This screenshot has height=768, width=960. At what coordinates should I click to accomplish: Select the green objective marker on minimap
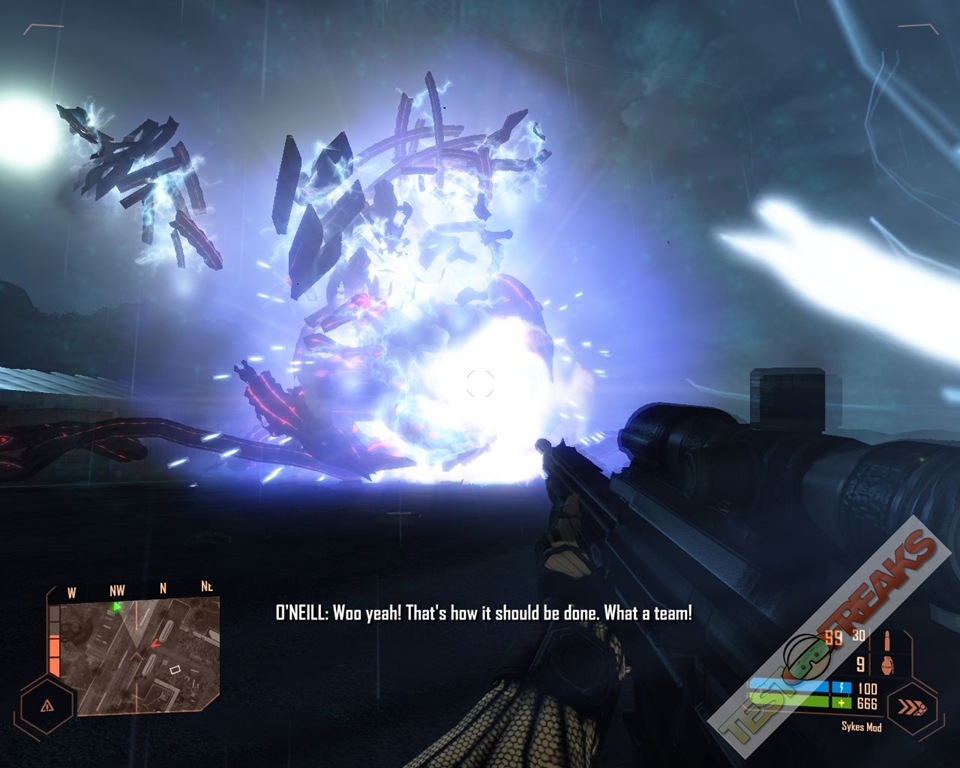click(x=116, y=606)
